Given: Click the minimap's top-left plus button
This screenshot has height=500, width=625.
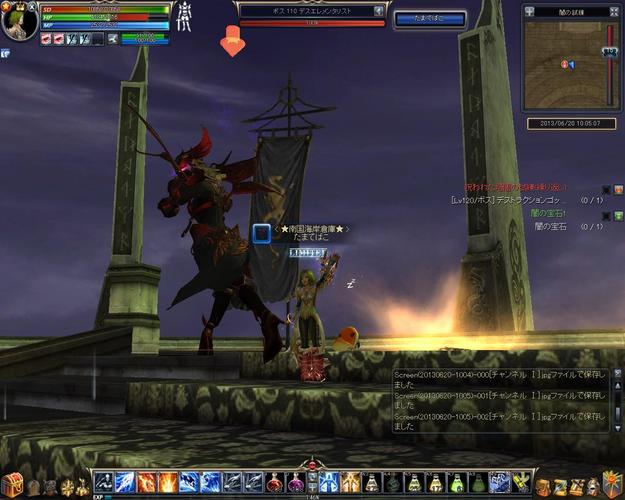Looking at the screenshot, I should click(529, 11).
